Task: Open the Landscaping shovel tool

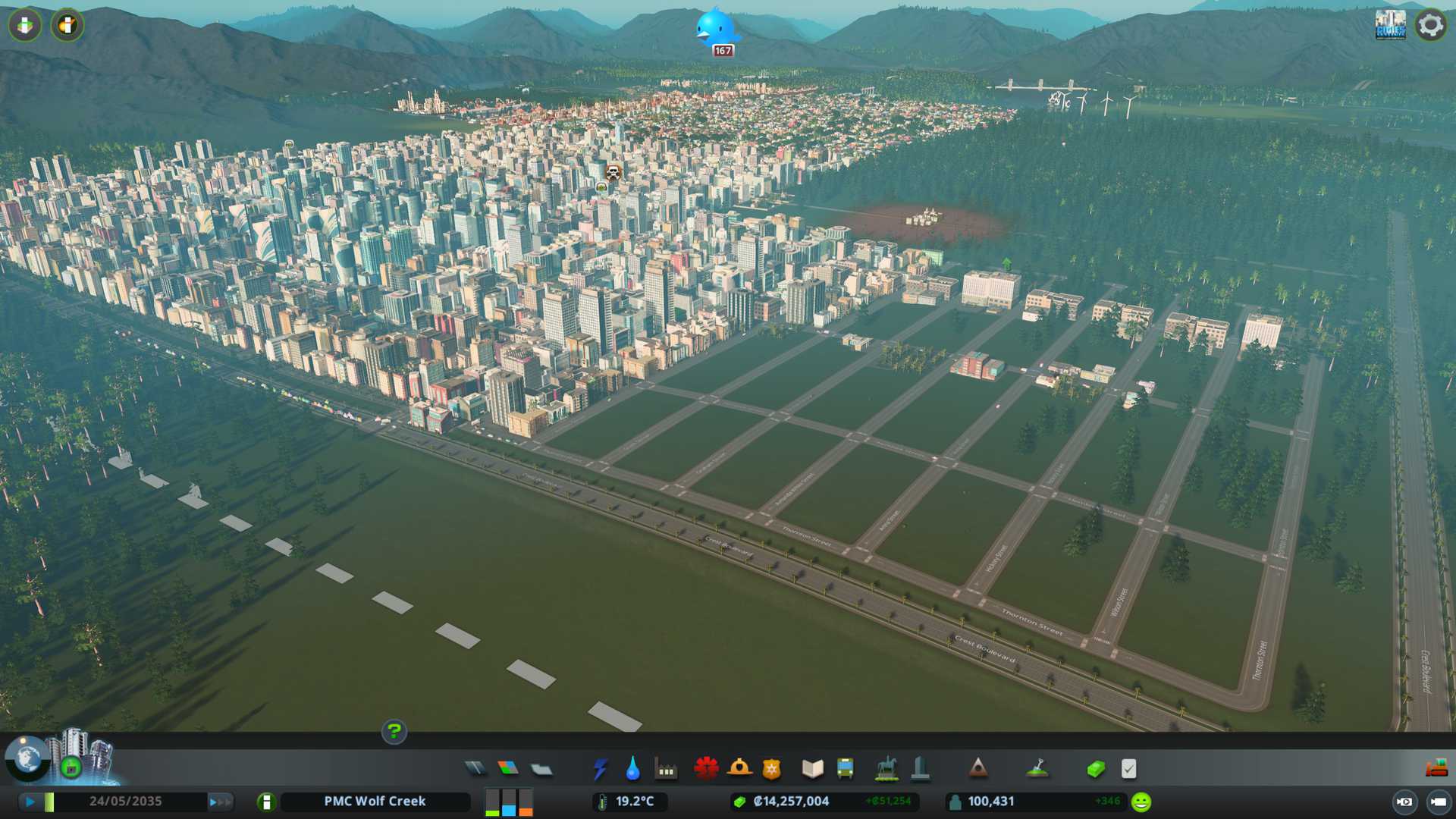Action: tap(1037, 769)
